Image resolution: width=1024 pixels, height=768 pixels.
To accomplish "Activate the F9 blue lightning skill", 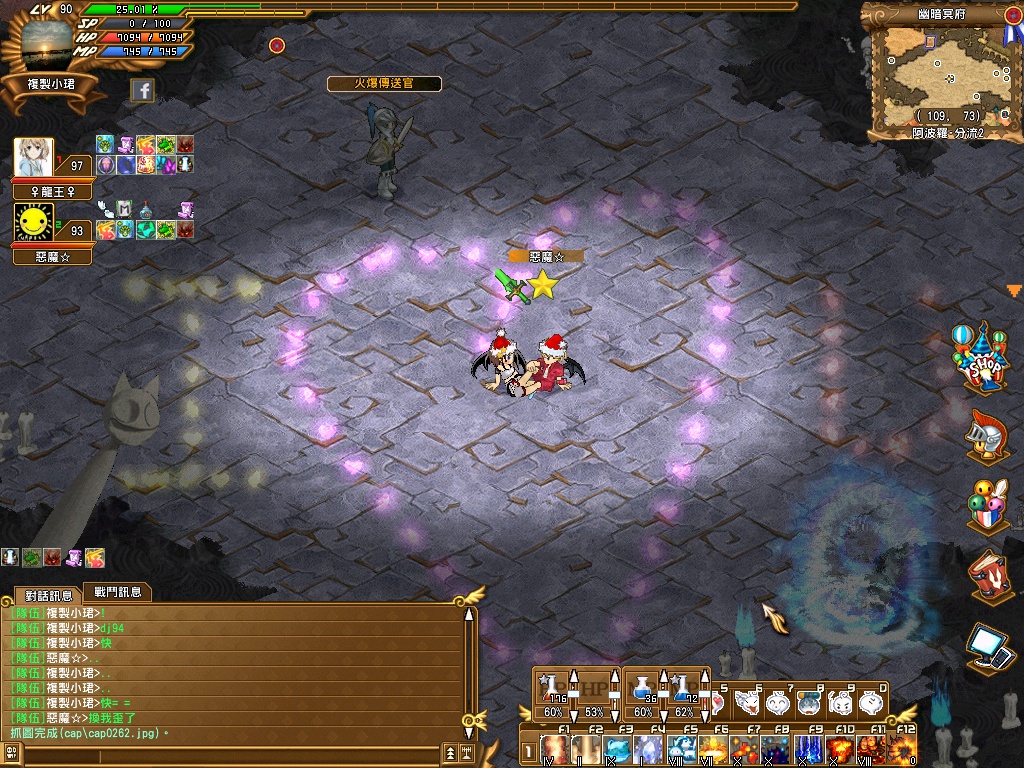I will click(807, 750).
